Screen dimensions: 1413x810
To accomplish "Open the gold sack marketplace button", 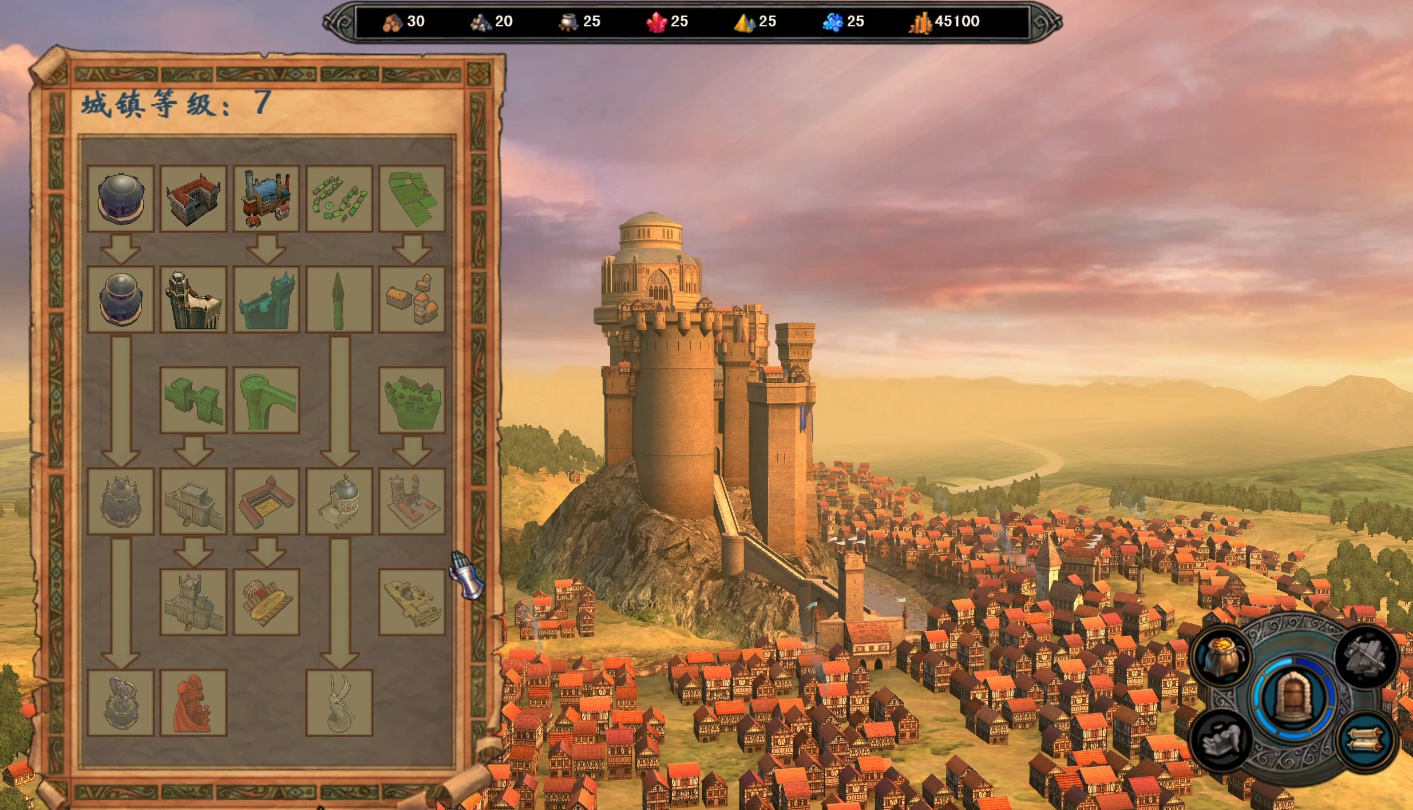I will pos(1223,656).
